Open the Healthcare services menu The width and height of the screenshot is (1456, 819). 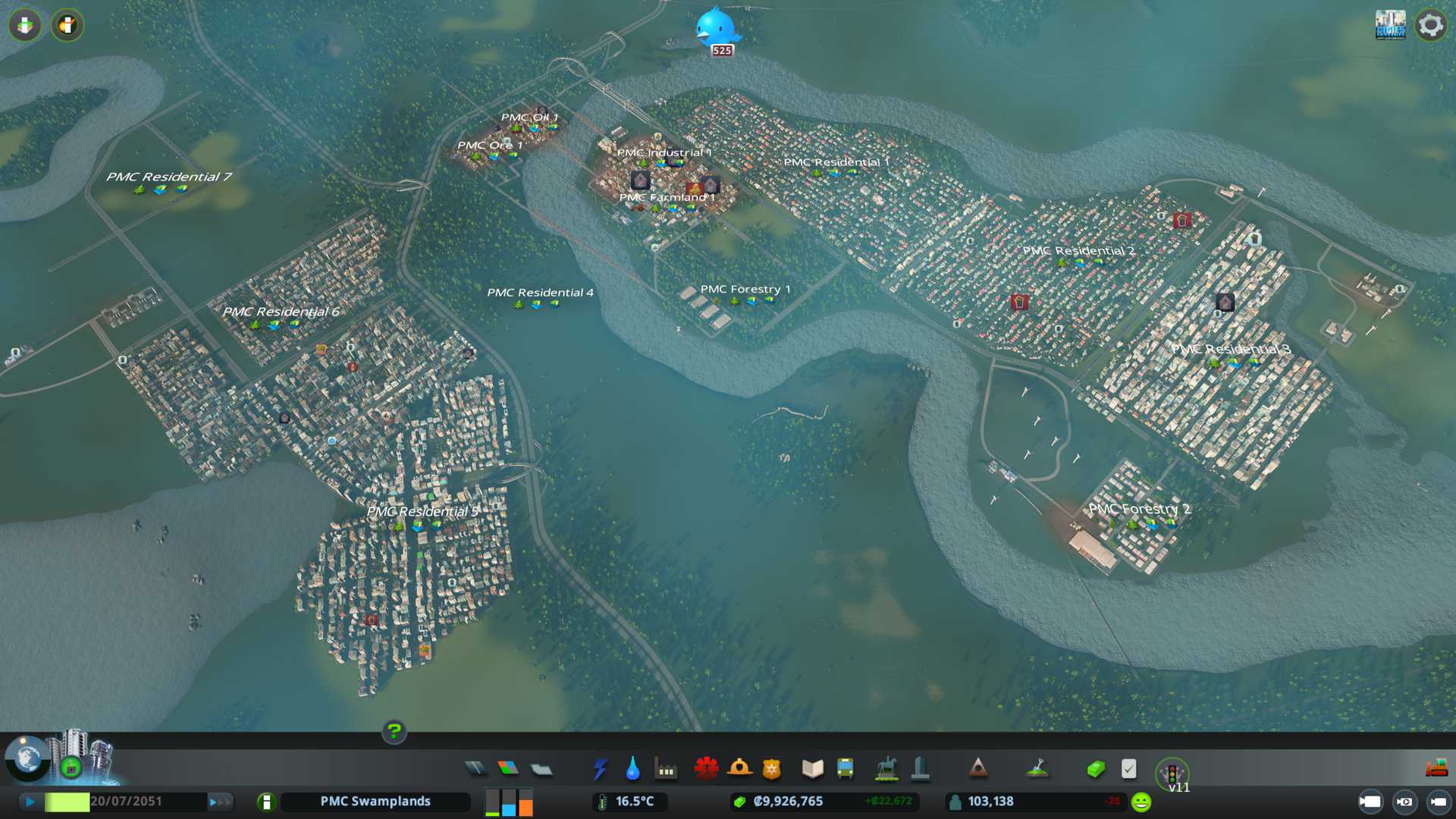pyautogui.click(x=706, y=769)
